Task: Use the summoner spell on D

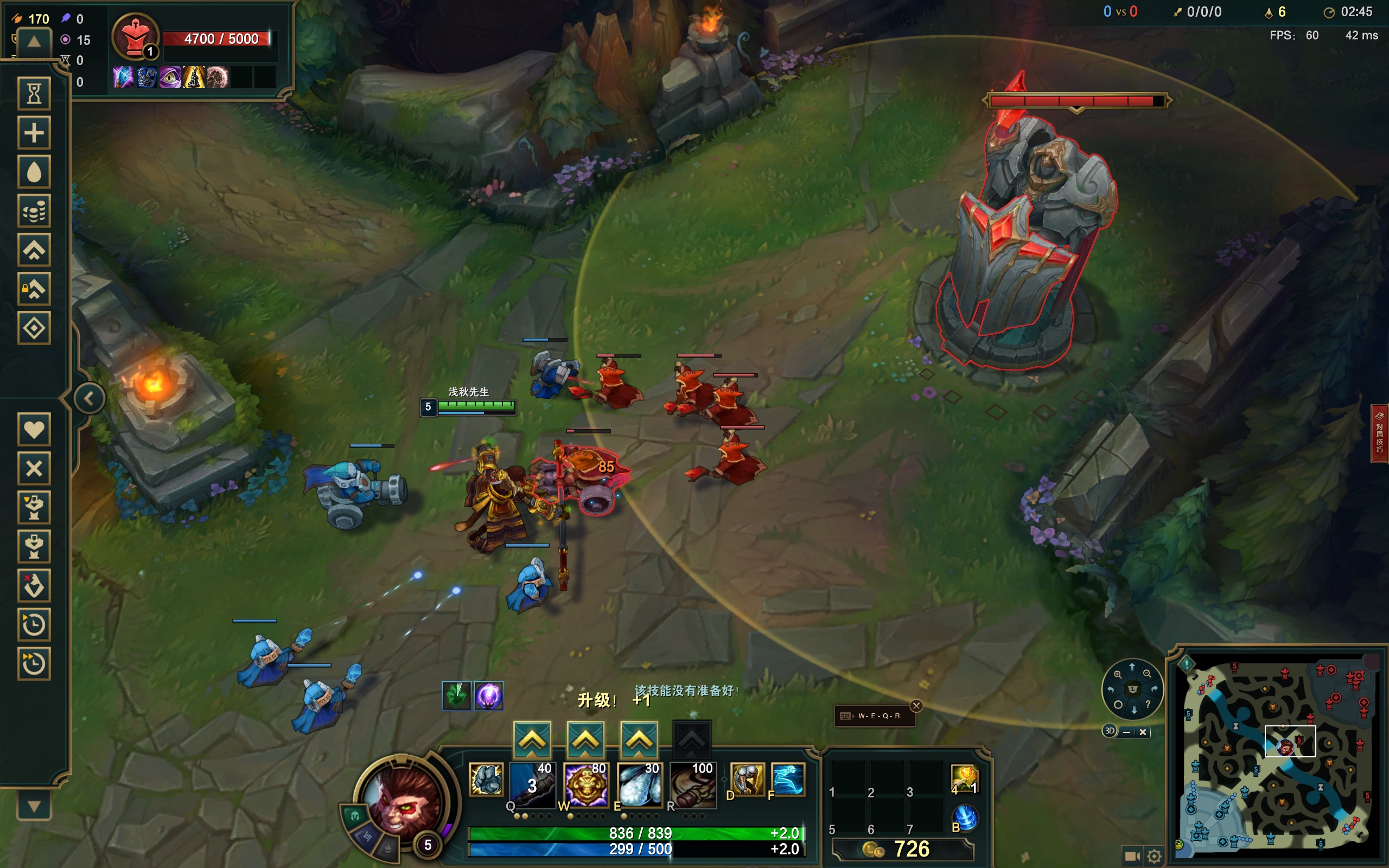Action: click(747, 780)
